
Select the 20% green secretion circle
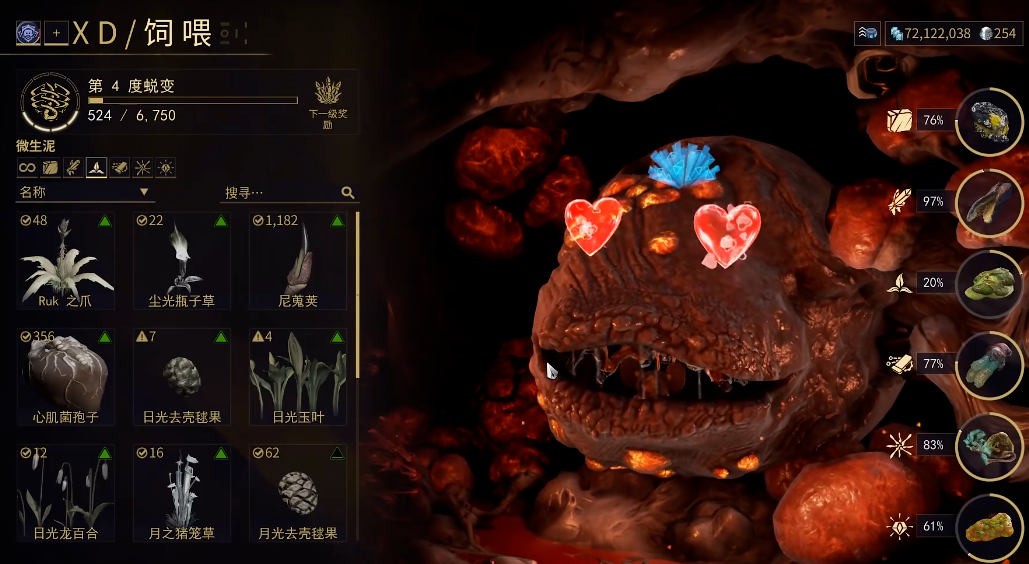(x=989, y=284)
